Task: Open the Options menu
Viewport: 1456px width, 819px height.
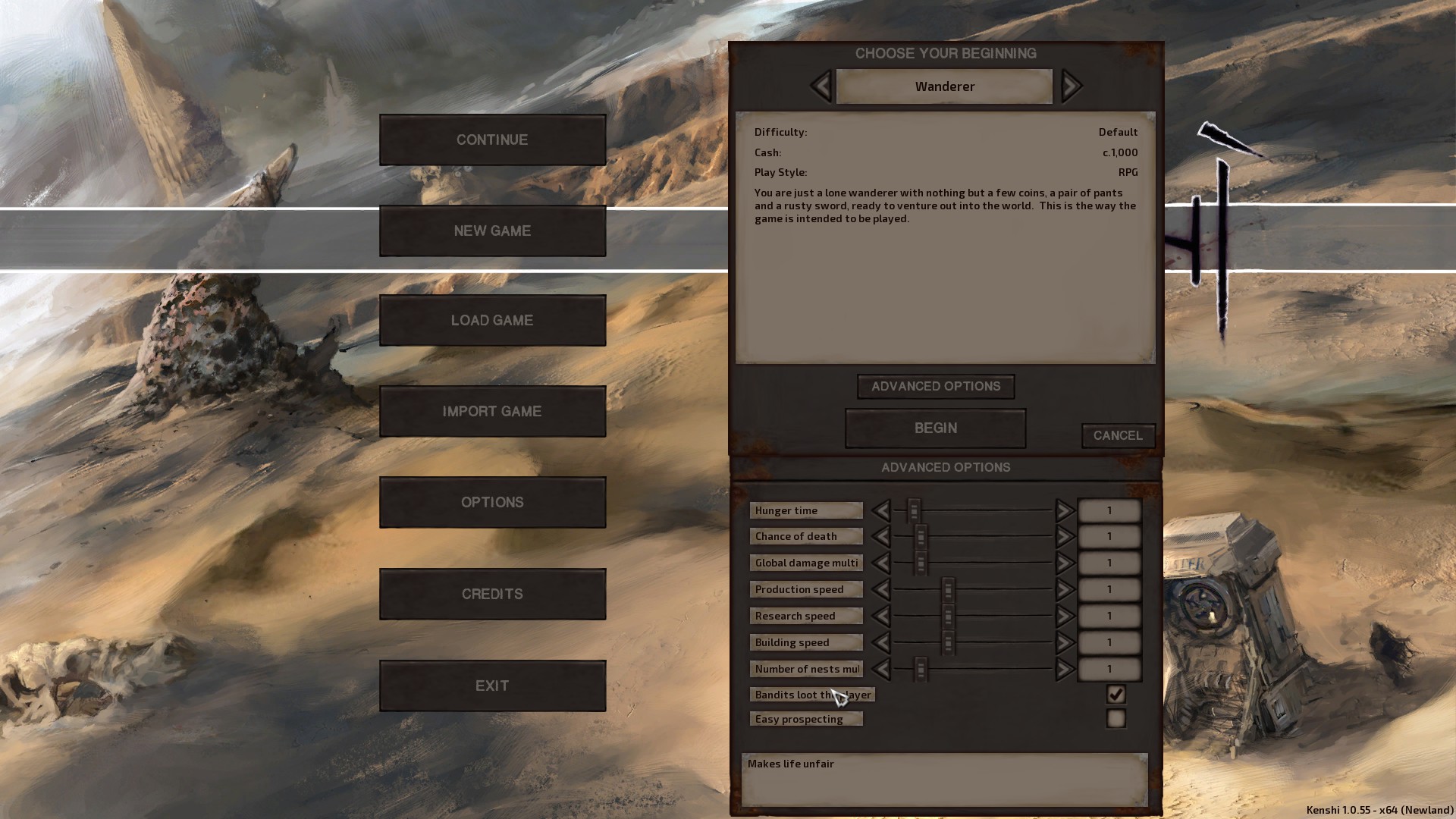Action: 492,502
